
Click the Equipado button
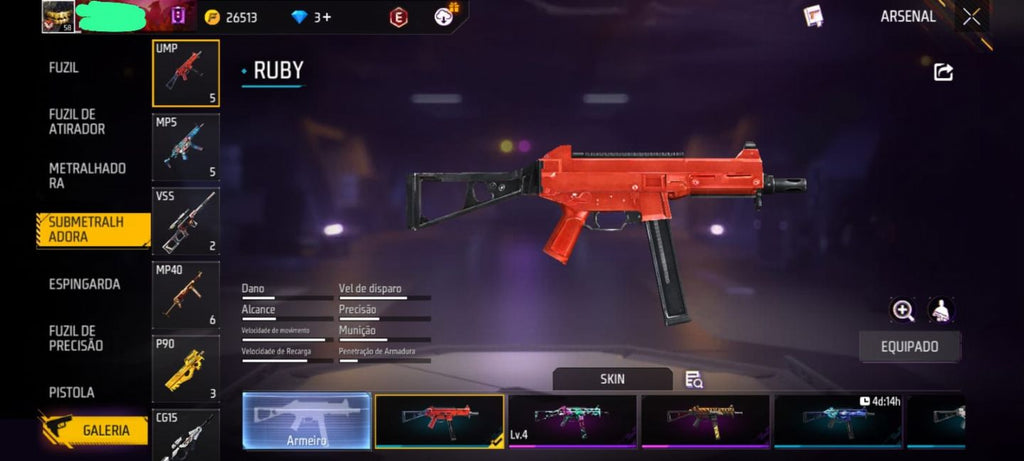click(x=910, y=346)
